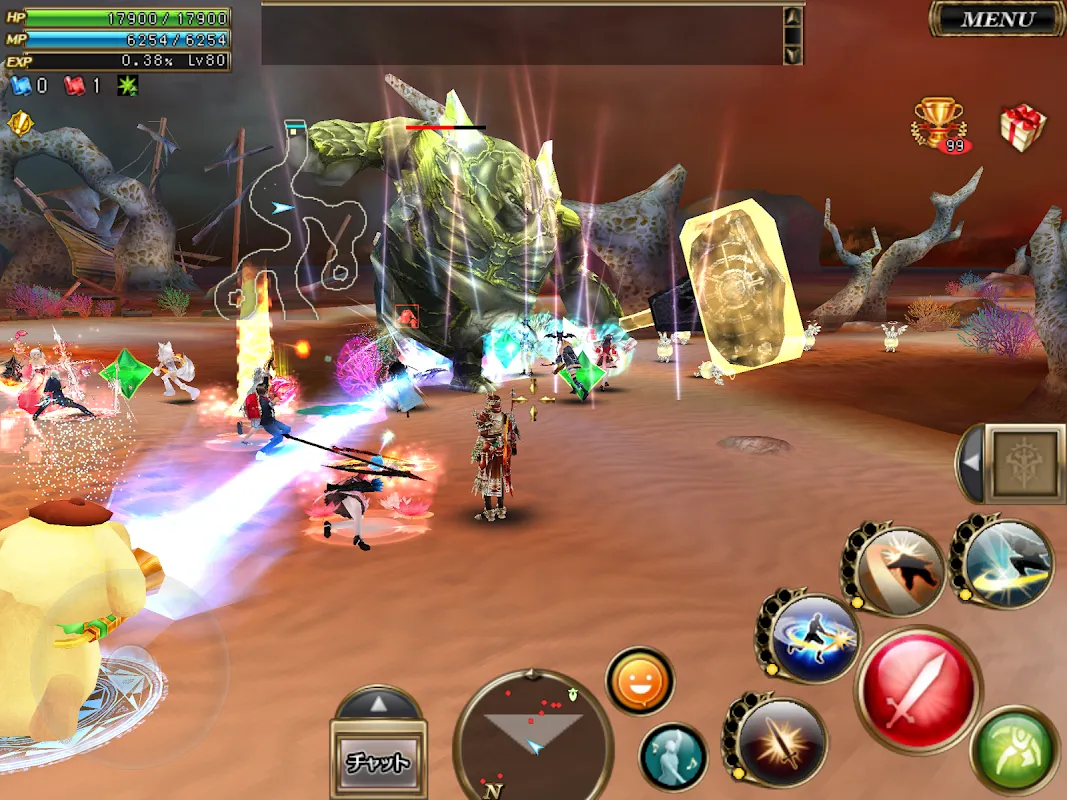The width and height of the screenshot is (1067, 800).
Task: Open the チャット chat button
Action: pyautogui.click(x=378, y=762)
